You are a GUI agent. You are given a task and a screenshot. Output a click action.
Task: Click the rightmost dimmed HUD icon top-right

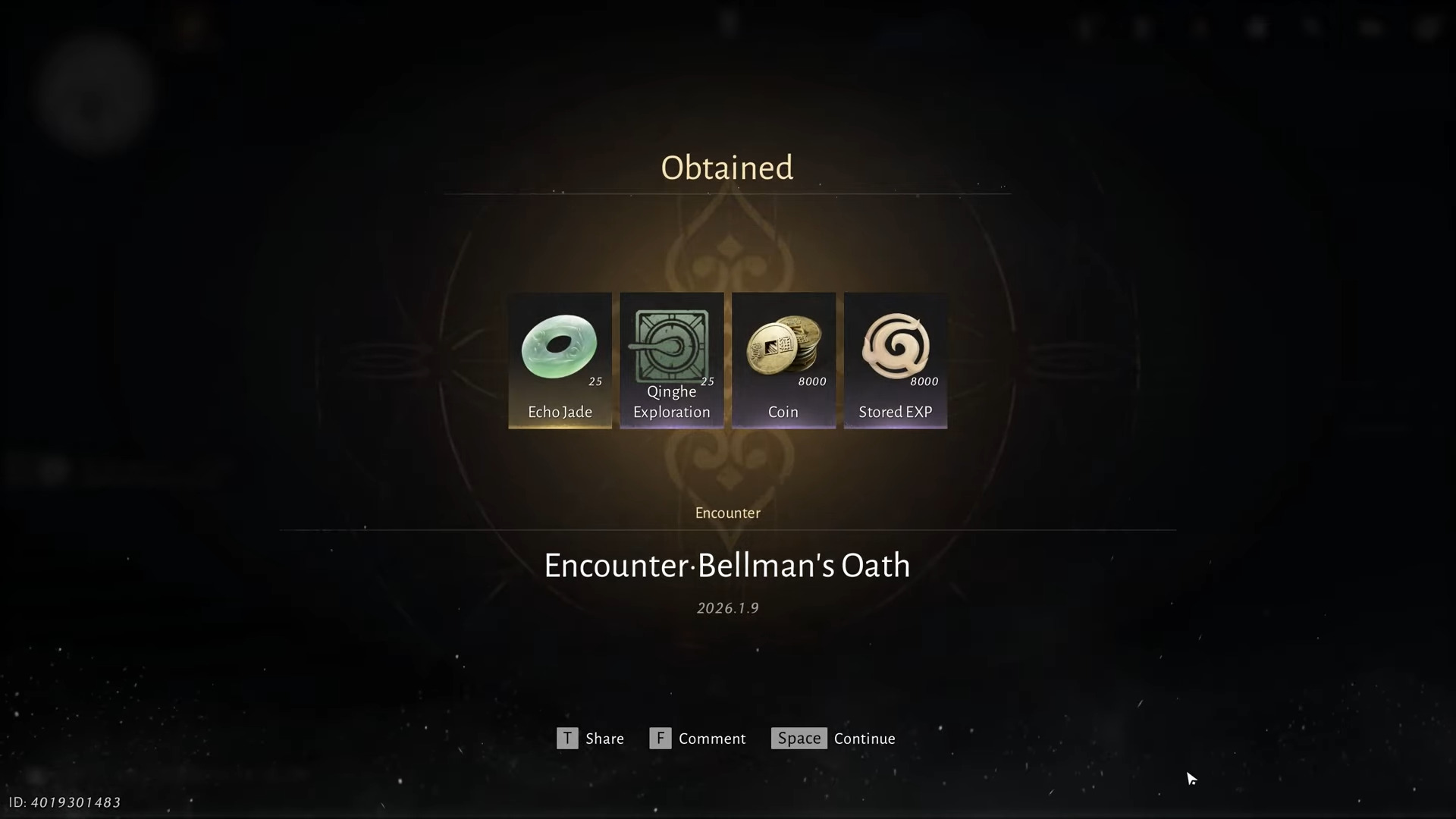1429,29
